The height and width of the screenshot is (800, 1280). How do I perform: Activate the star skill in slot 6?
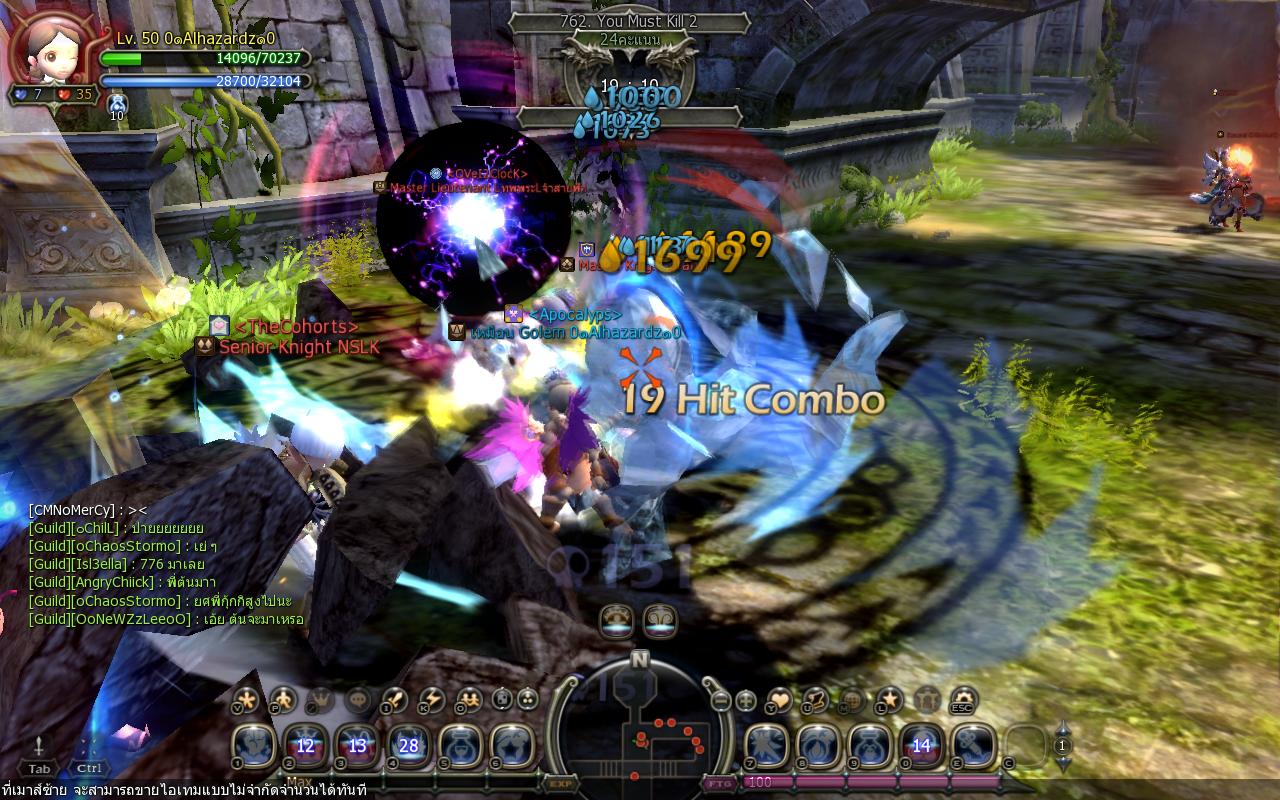[512, 745]
